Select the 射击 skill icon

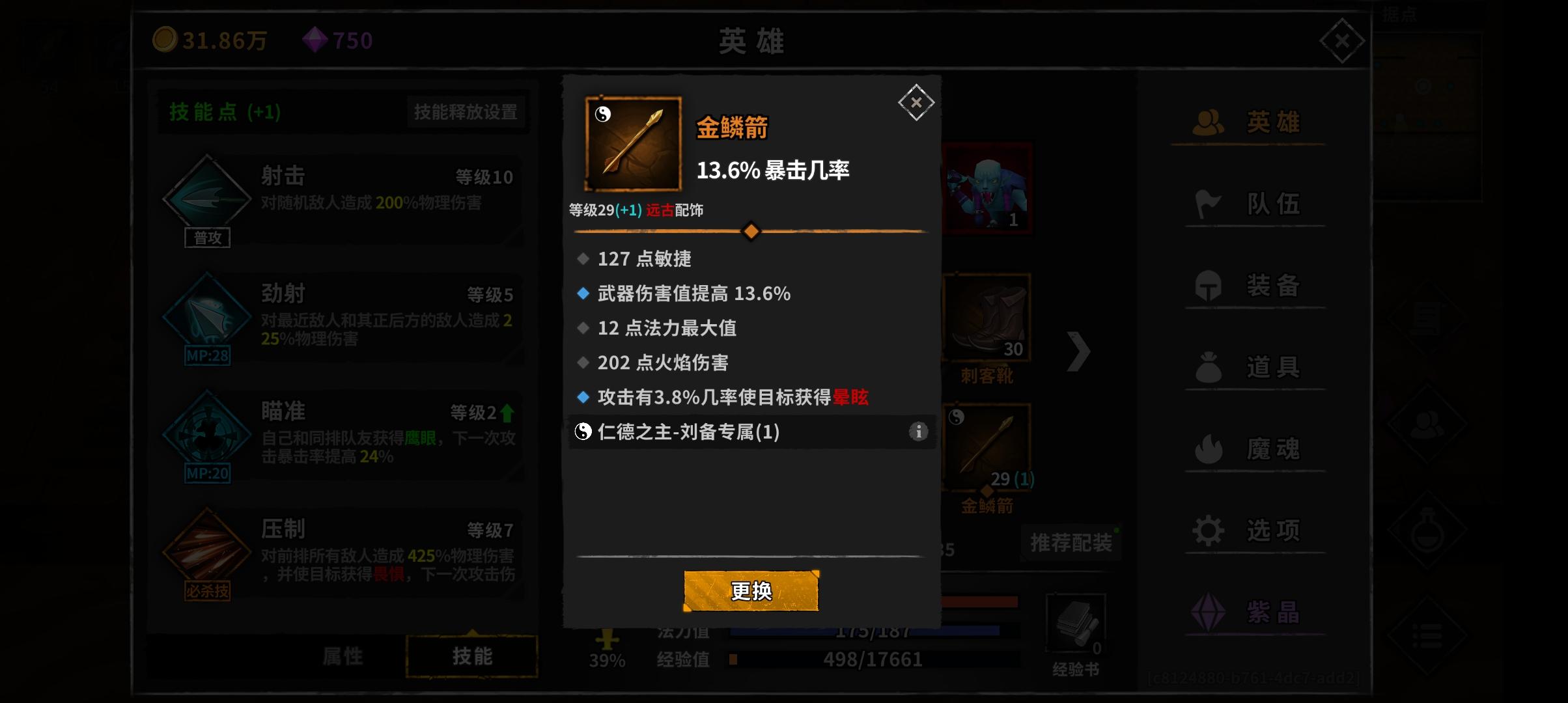click(207, 195)
